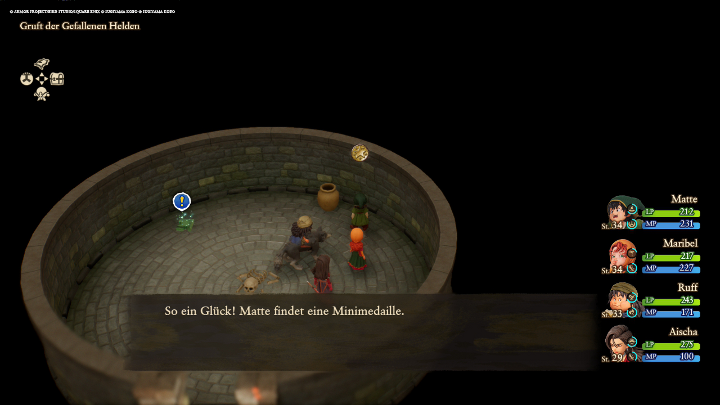
Task: Open the treasure chest shortcut icon
Action: click(x=57, y=78)
